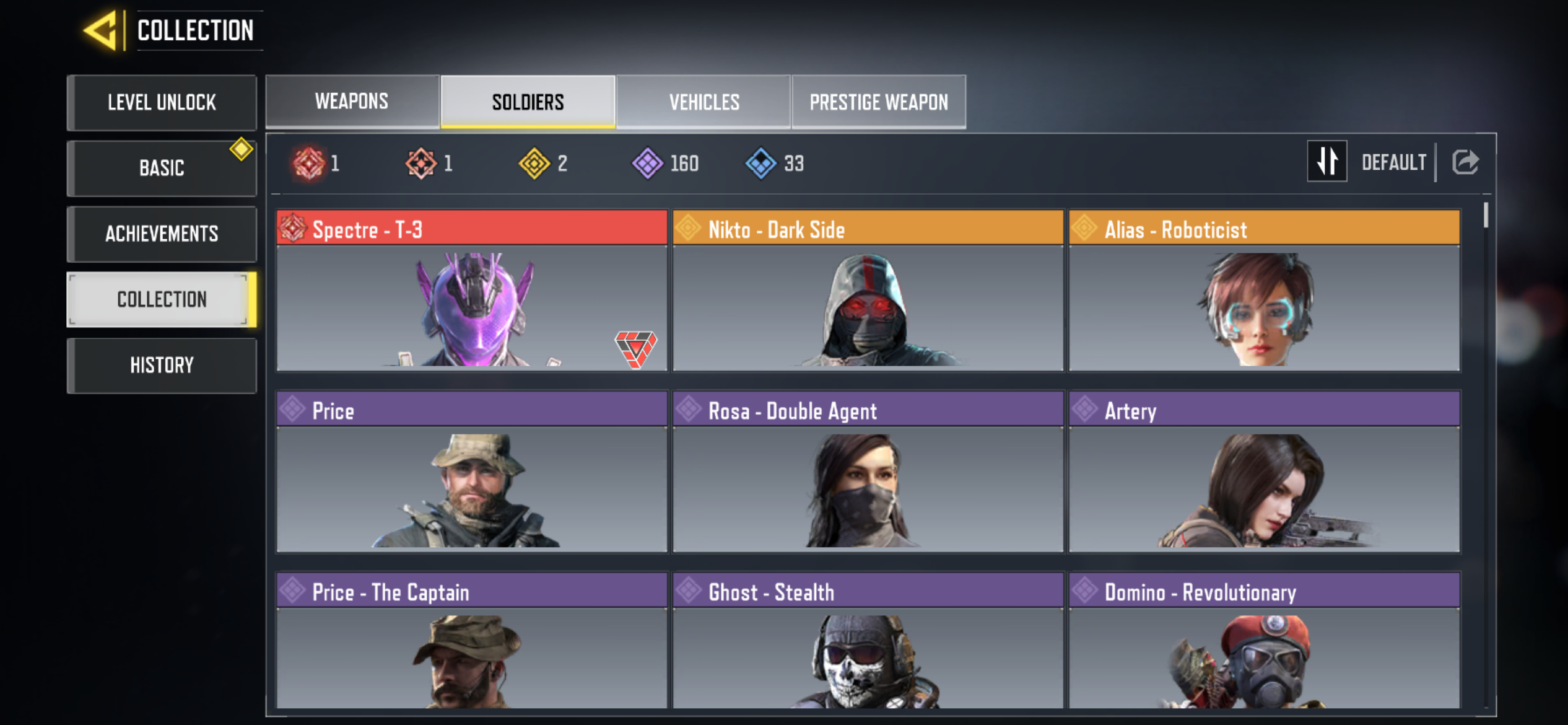This screenshot has height=725, width=1568.
Task: Go back using the yellow arrow
Action: [x=101, y=30]
